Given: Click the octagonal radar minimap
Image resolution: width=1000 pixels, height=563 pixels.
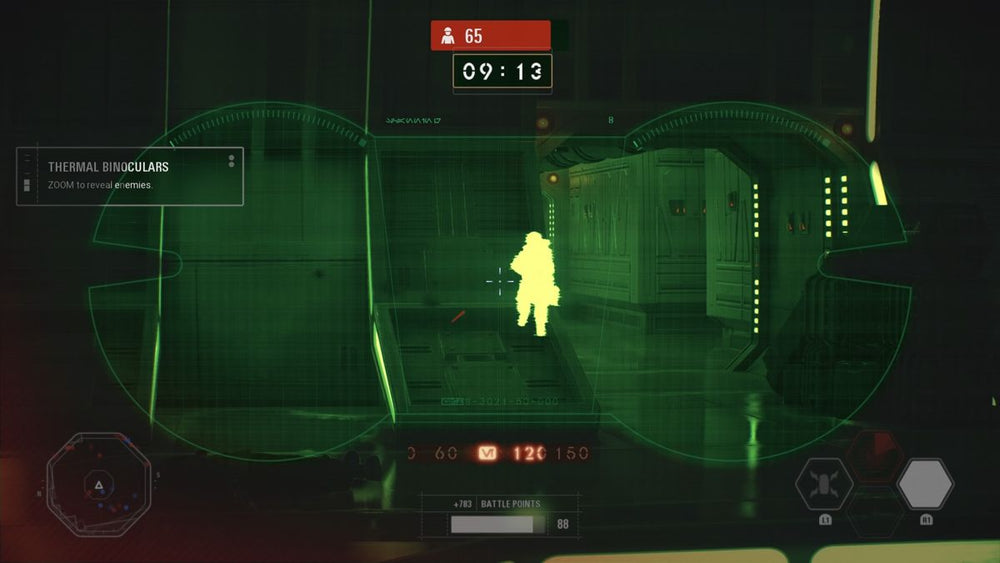Looking at the screenshot, I should (98, 484).
